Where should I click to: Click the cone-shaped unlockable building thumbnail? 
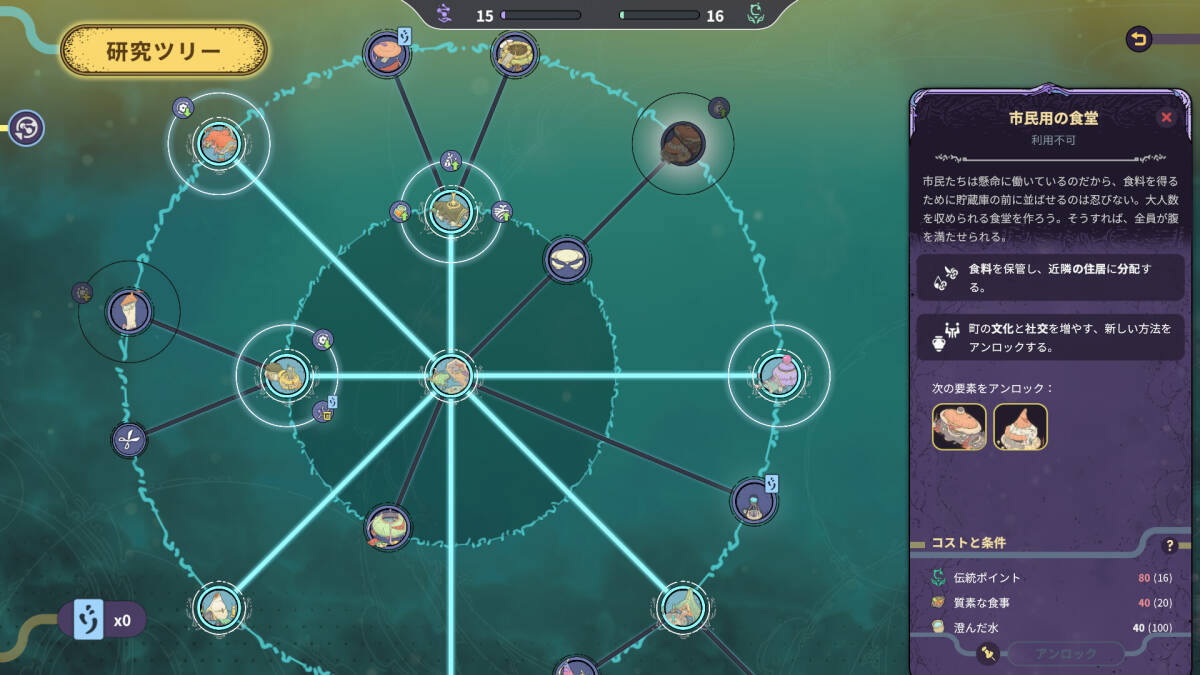point(1020,427)
